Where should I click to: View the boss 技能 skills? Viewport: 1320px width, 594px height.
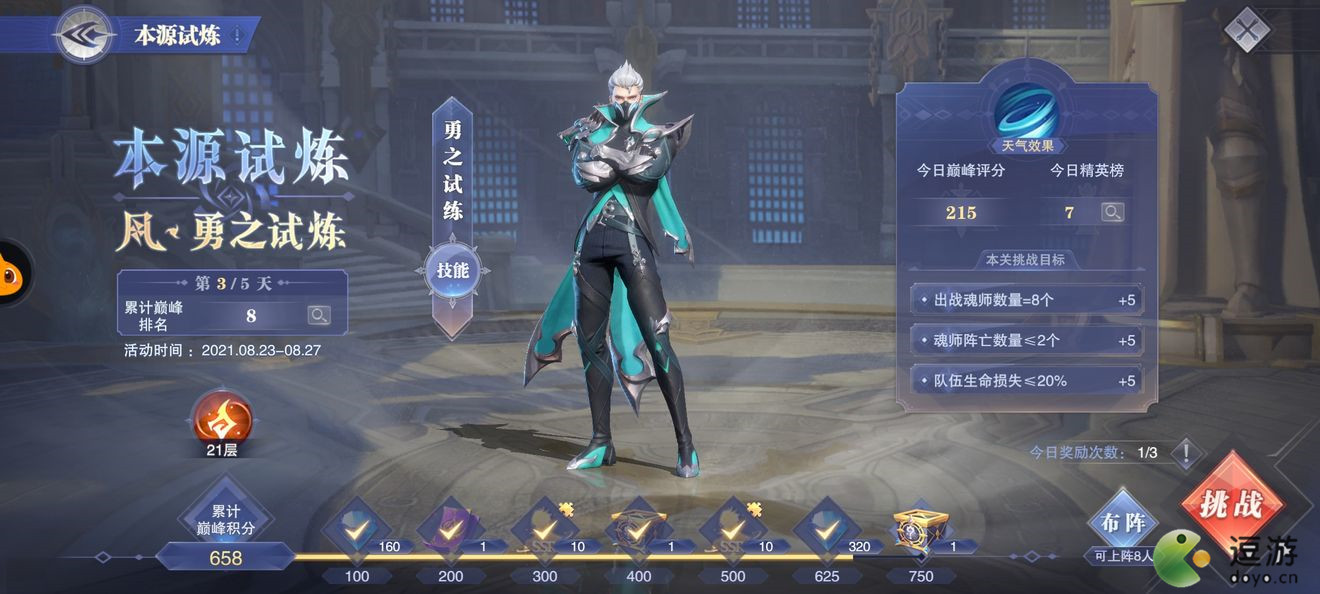point(453,269)
